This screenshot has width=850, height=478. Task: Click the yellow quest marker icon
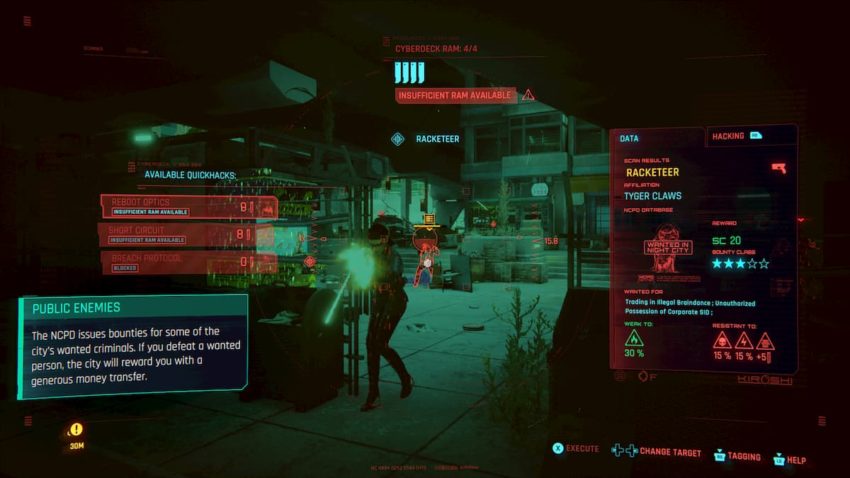point(77,429)
